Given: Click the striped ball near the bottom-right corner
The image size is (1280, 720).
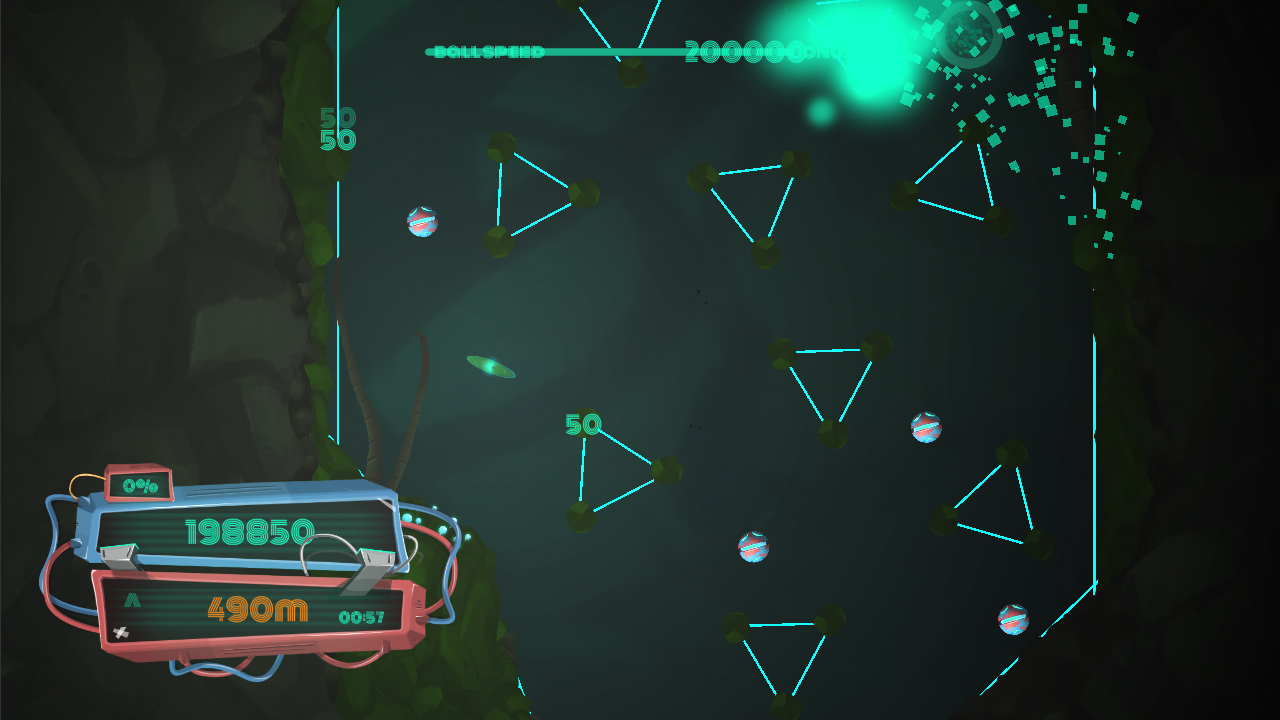Looking at the screenshot, I should coord(1014,618).
